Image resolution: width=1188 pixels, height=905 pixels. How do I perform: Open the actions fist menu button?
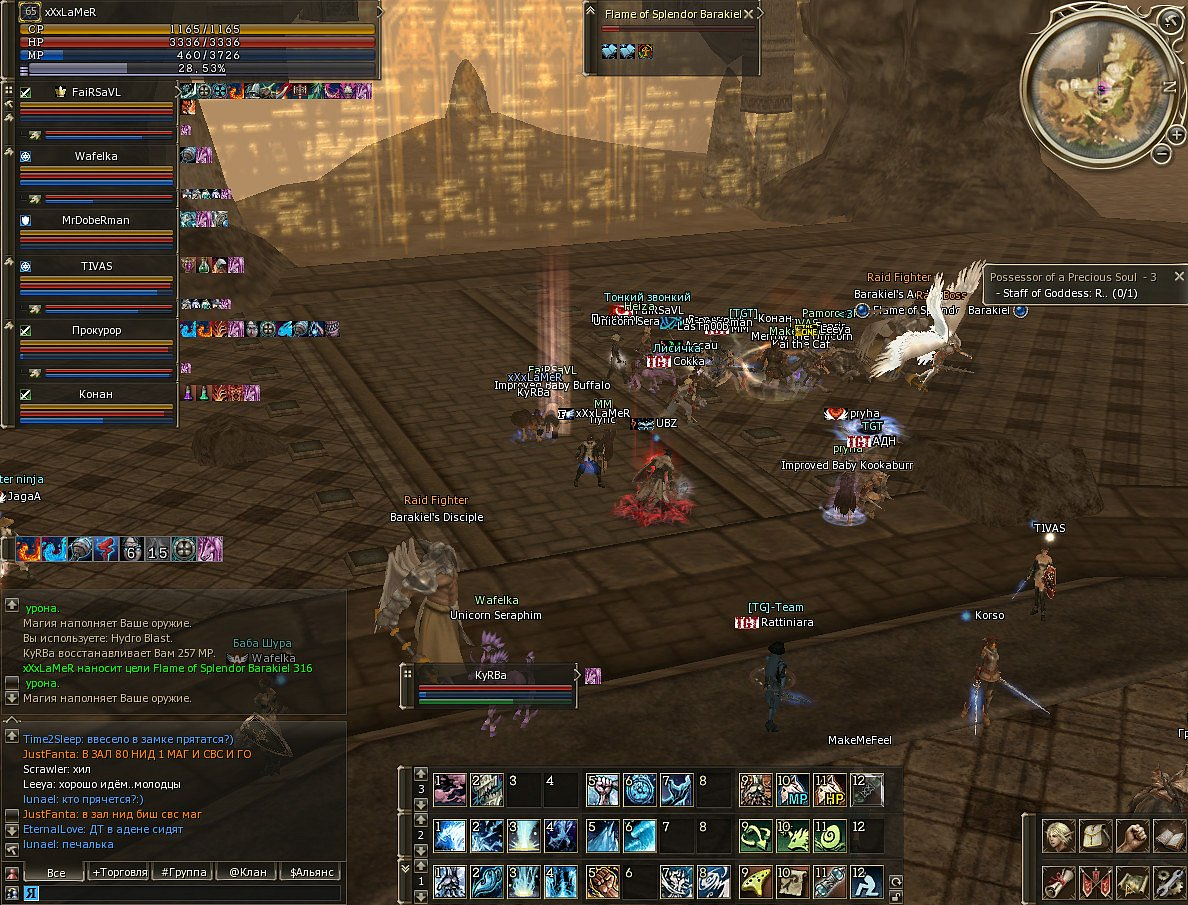pyautogui.click(x=1132, y=835)
